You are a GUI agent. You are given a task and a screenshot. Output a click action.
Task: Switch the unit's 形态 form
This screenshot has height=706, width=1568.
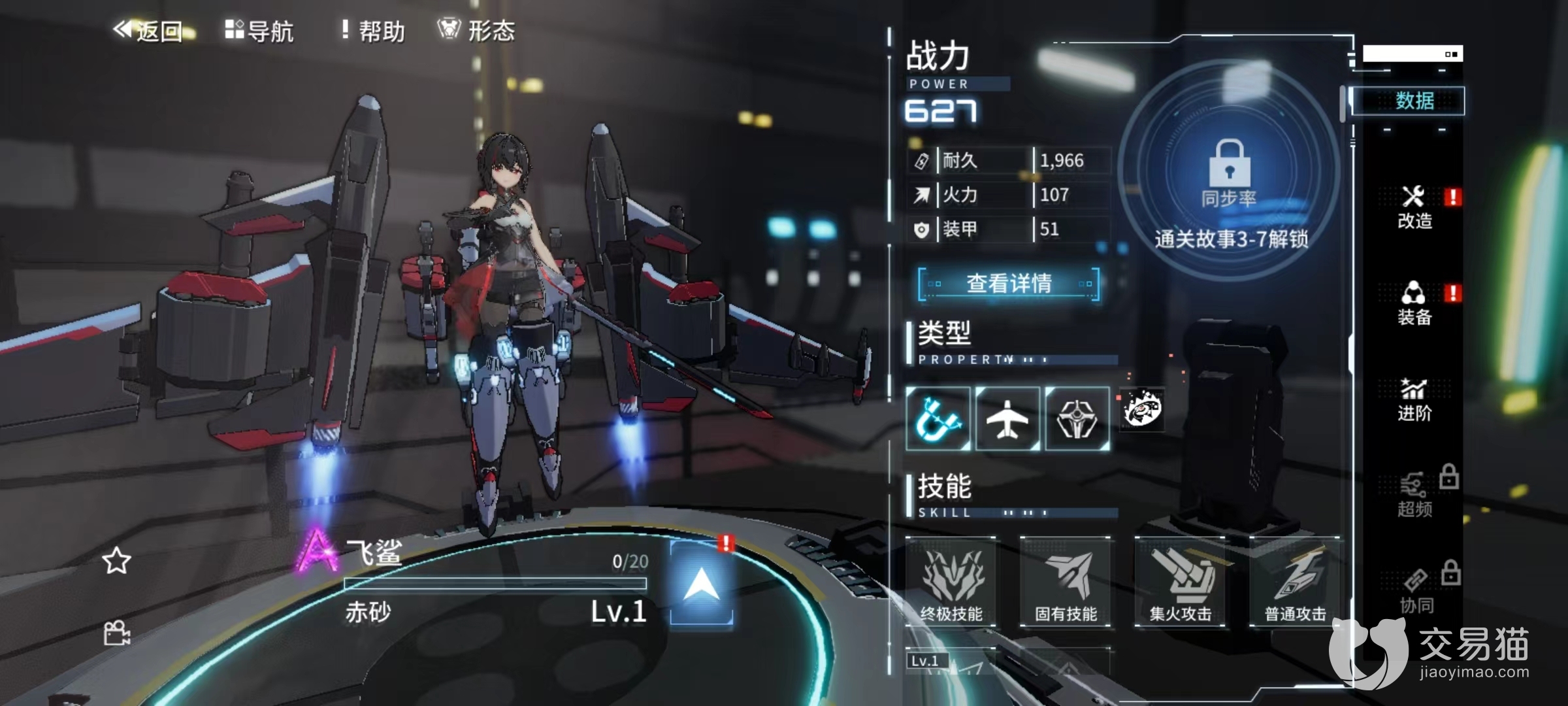pos(476,31)
